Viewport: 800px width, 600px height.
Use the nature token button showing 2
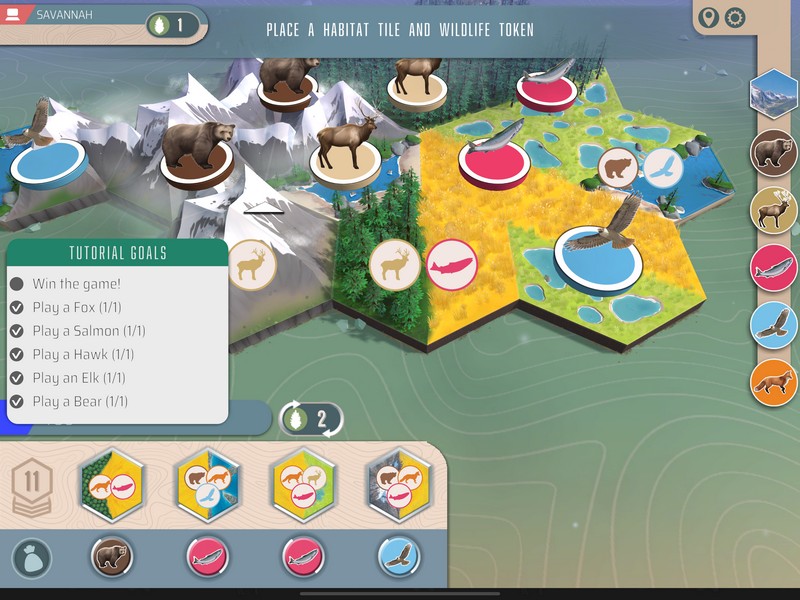pyautogui.click(x=311, y=418)
